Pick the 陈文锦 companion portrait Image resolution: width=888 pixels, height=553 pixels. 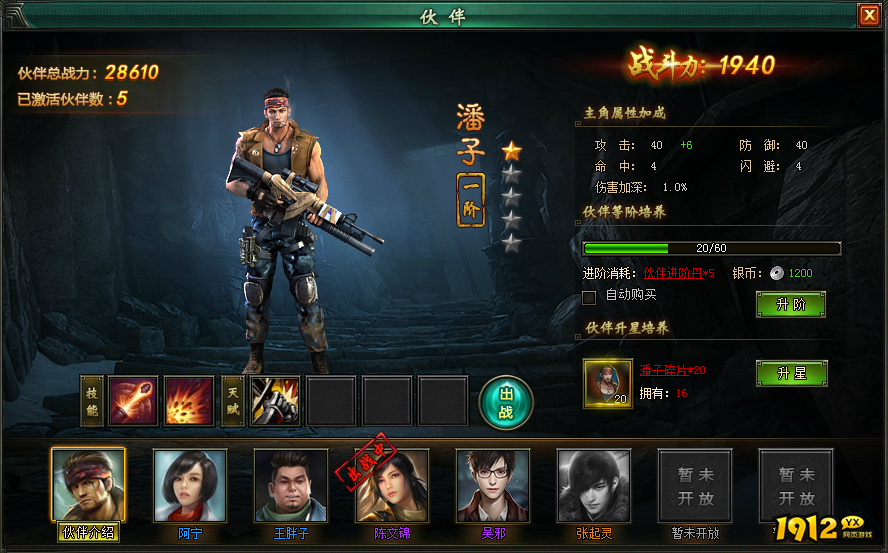coord(392,485)
